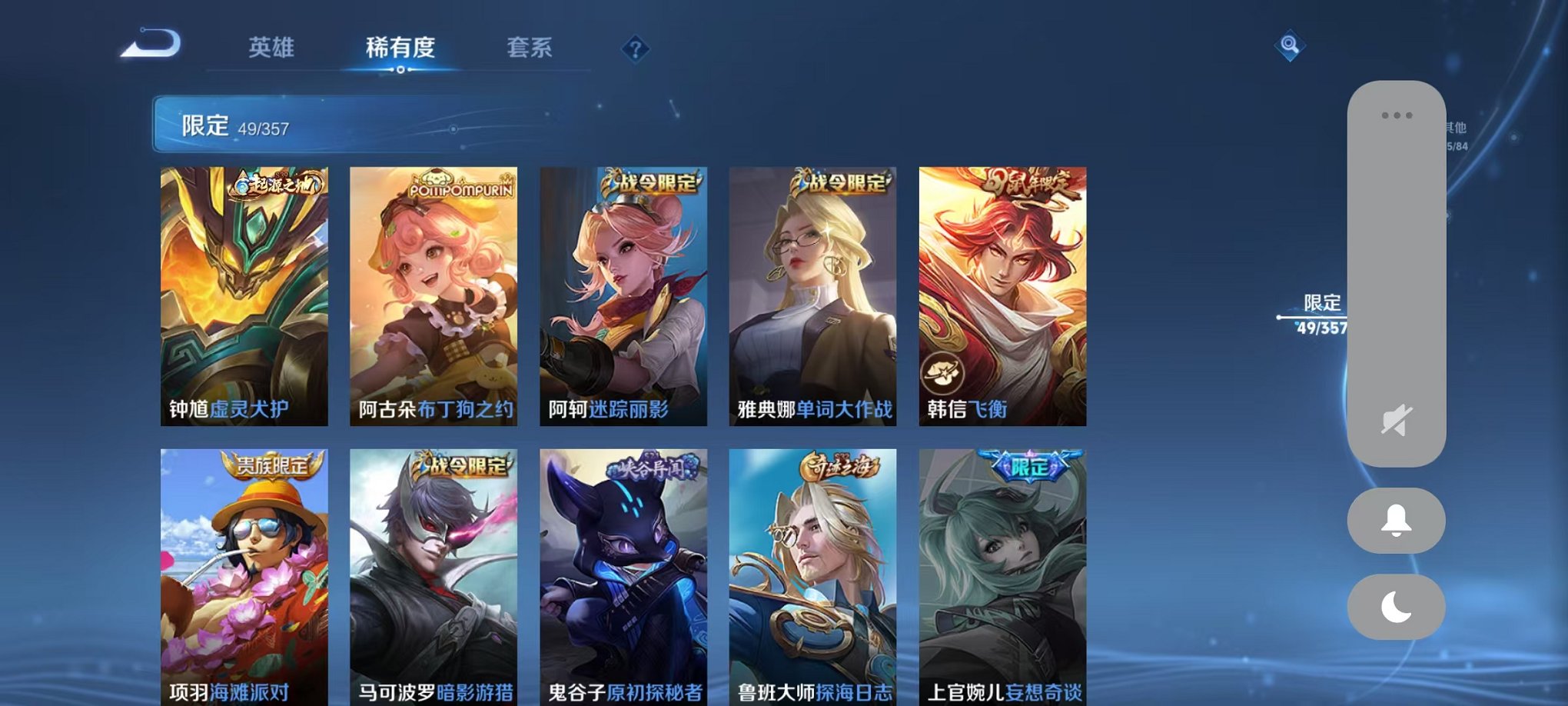Click the search magnifier icon at top right
Screen dimensions: 1568x706
pyautogui.click(x=1290, y=46)
